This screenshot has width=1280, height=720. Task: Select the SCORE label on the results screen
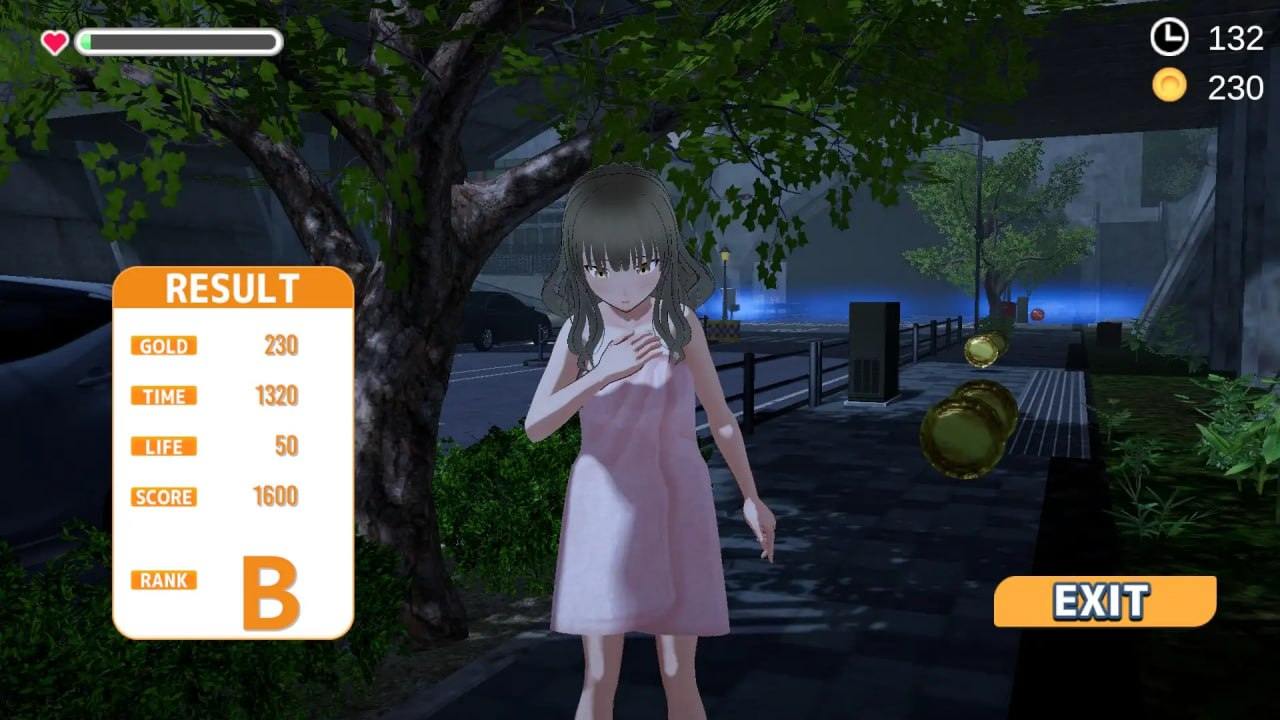tap(163, 497)
